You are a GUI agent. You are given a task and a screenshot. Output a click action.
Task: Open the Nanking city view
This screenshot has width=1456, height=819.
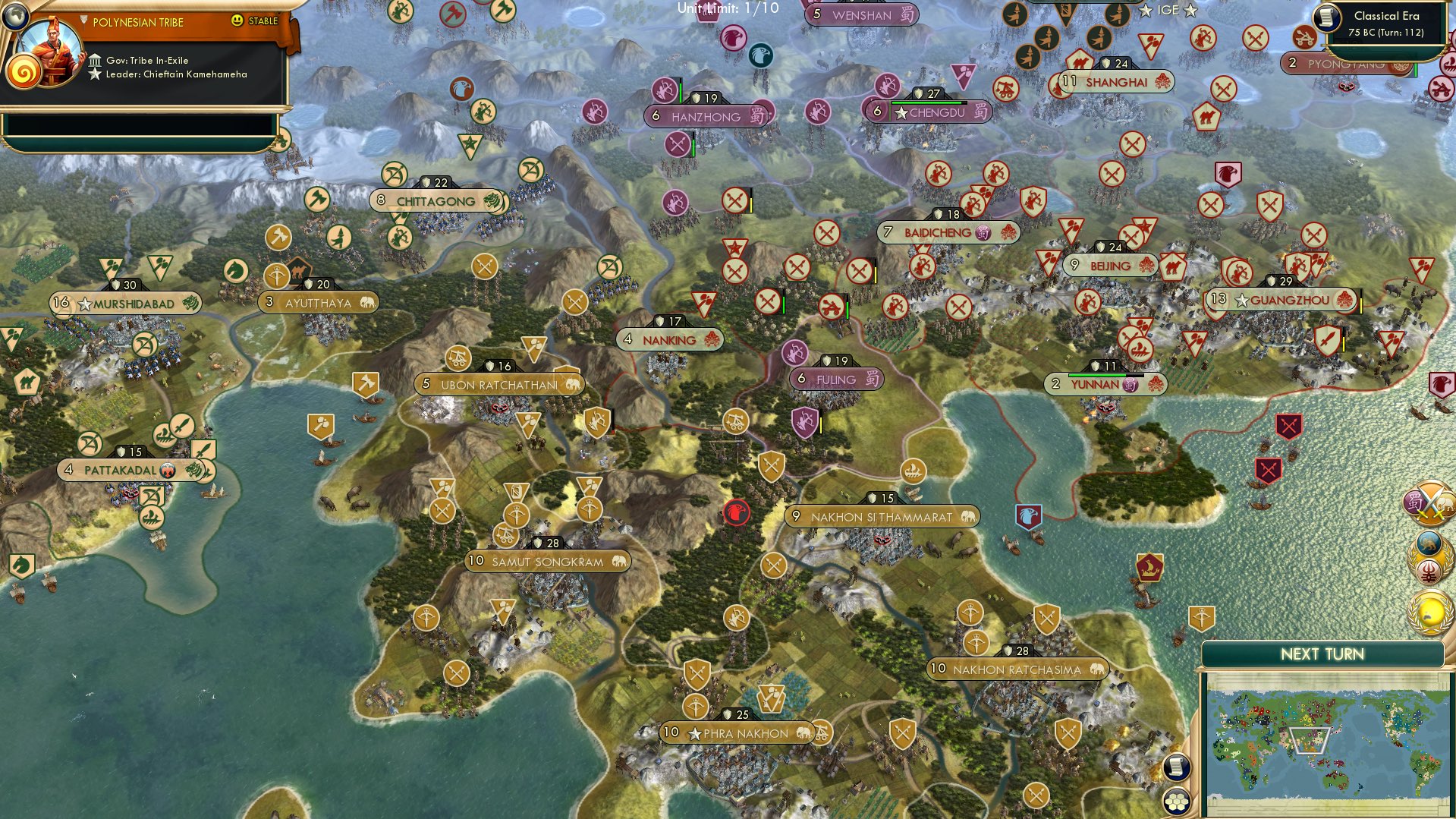coord(669,339)
